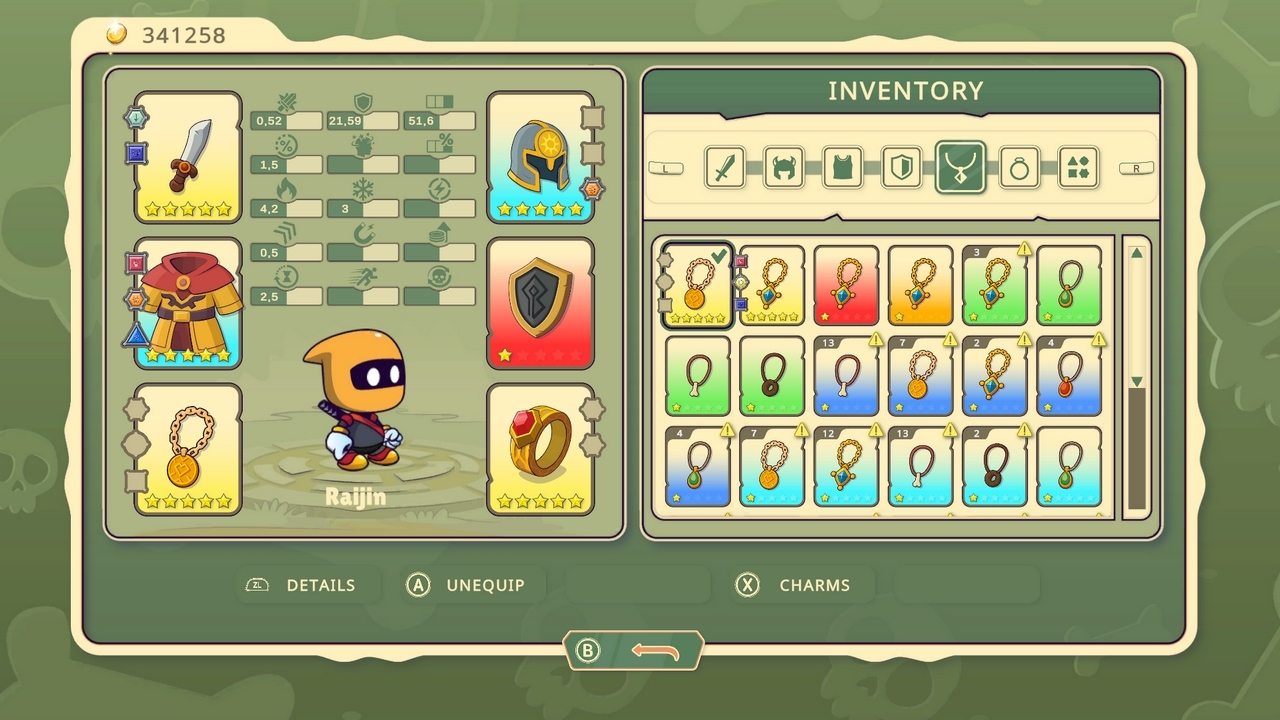Click the snowflake frost stat icon
The width and height of the screenshot is (1280, 720).
361,188
